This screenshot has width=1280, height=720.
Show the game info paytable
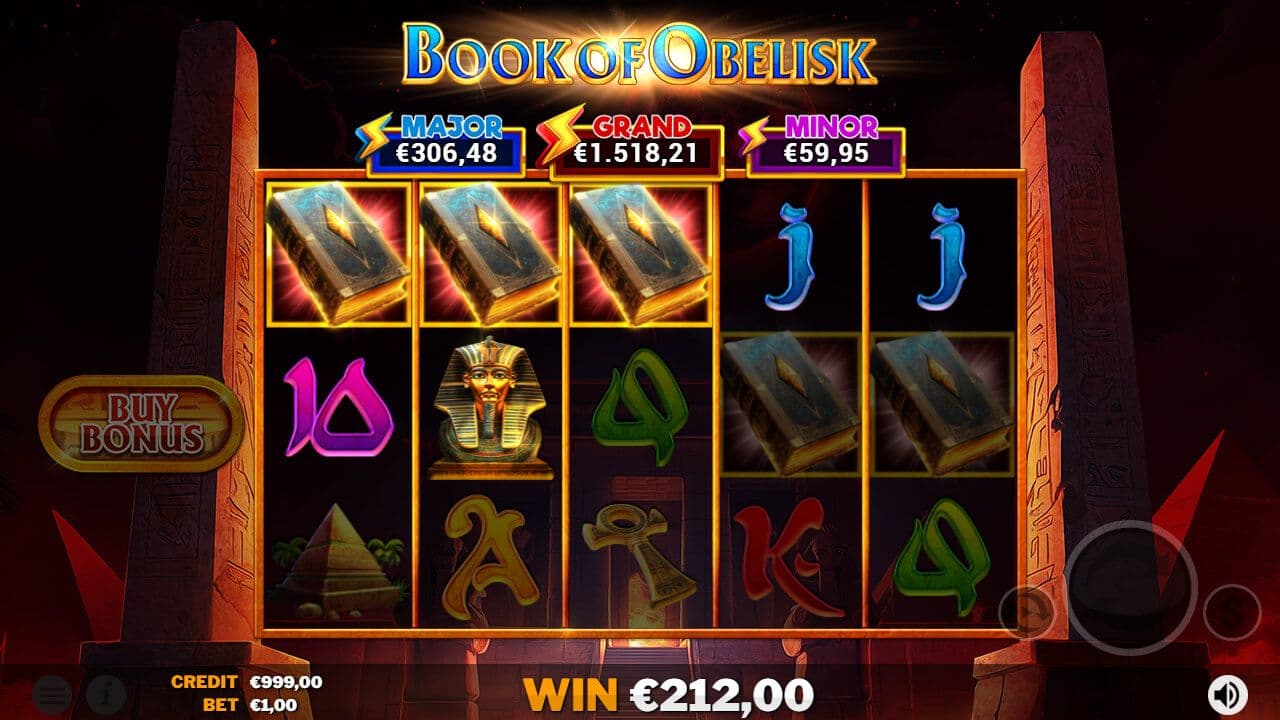coord(104,693)
